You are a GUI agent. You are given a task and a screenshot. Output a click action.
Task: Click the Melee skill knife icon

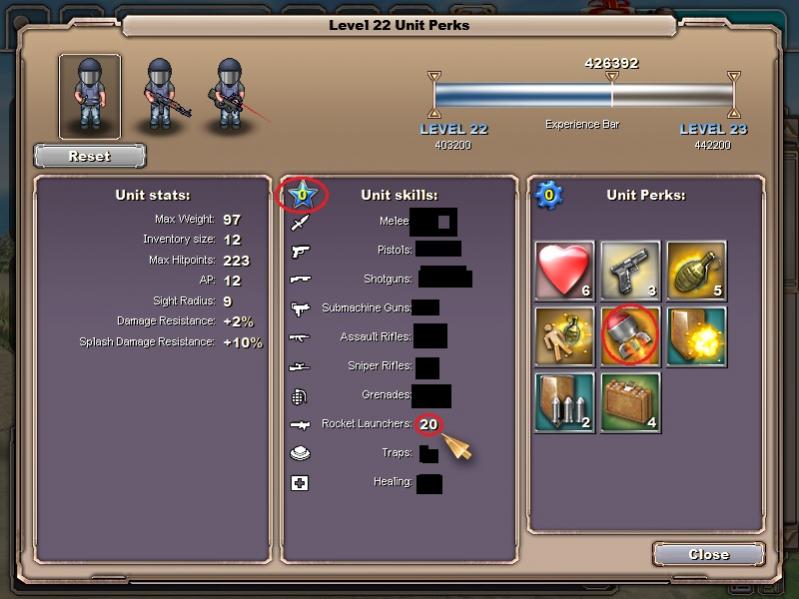300,222
